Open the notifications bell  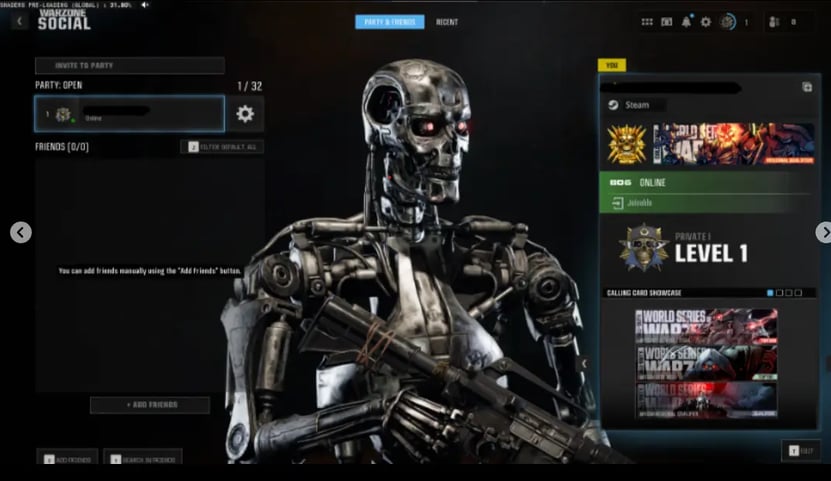[686, 21]
